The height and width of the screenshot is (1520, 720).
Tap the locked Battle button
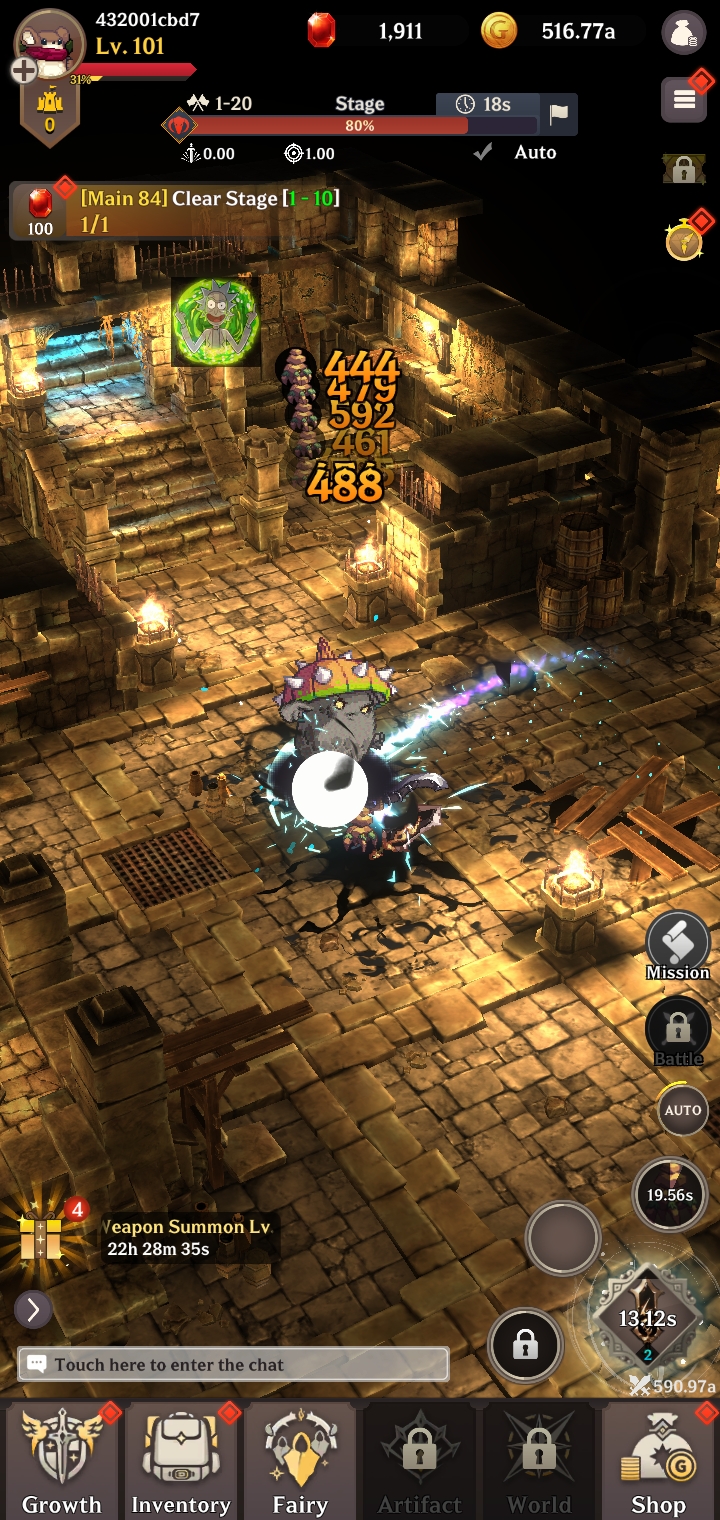tap(678, 1030)
